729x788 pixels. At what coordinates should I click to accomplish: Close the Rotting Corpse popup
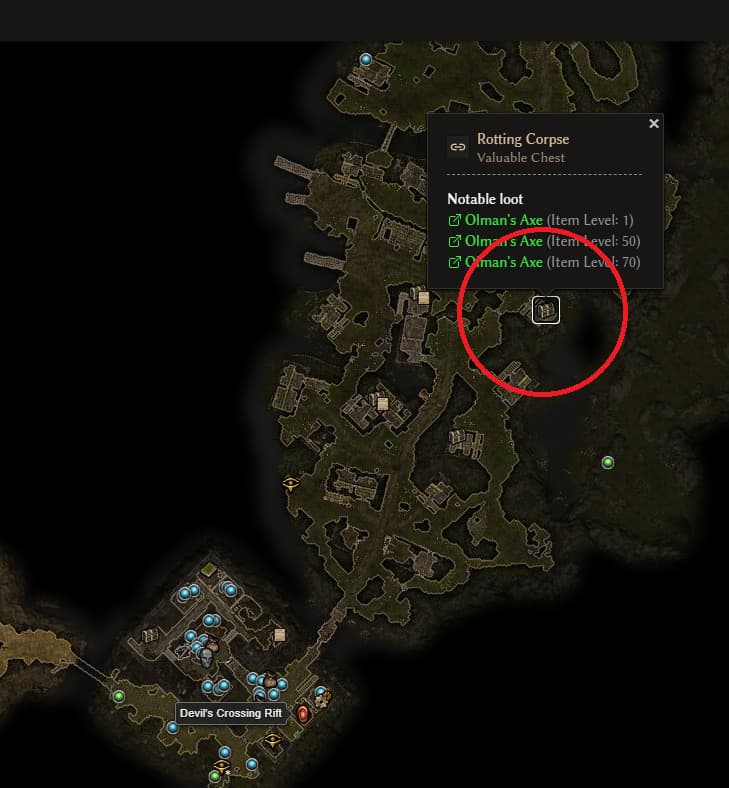click(654, 124)
